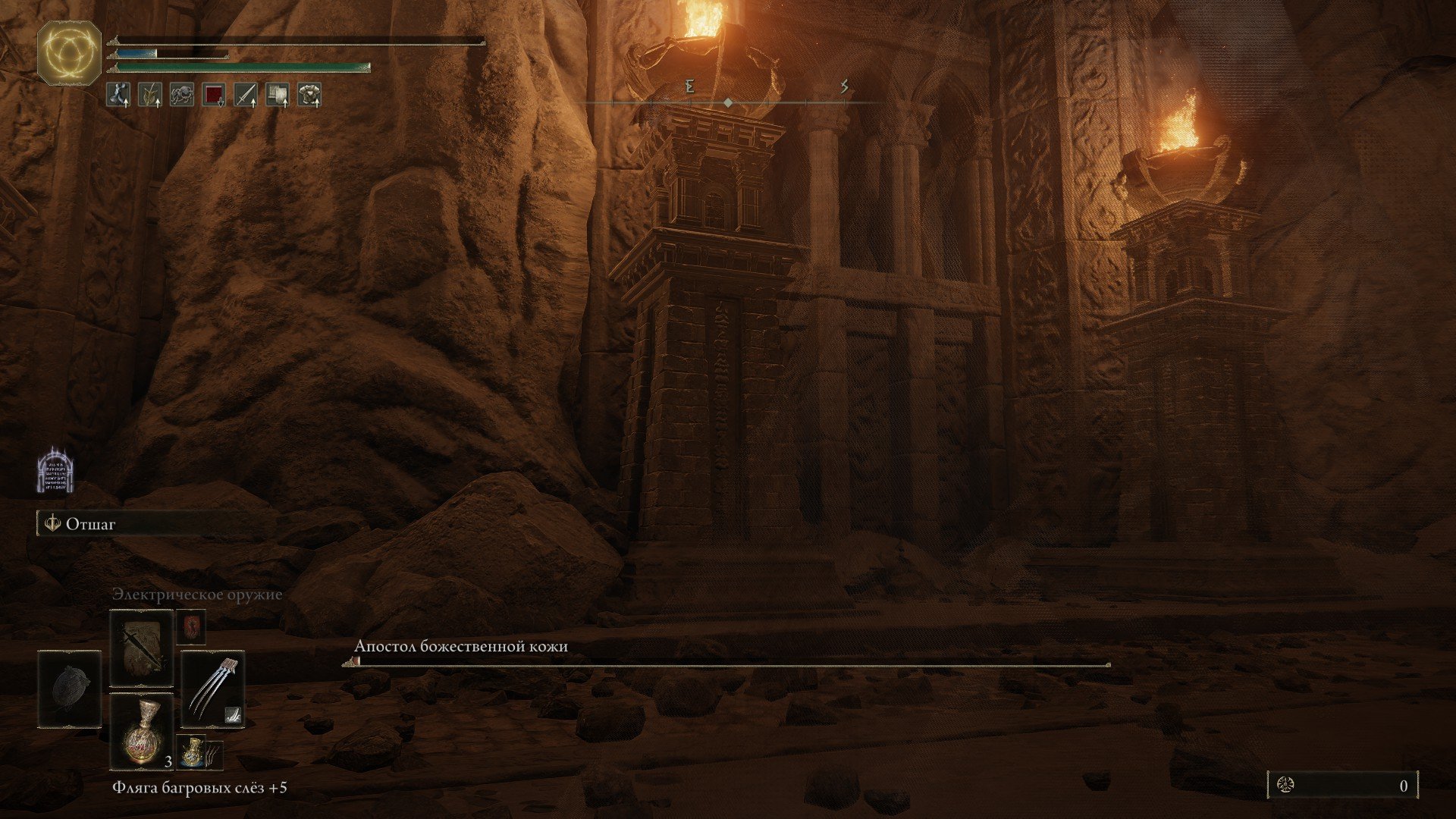Inspect the pale scroll buff icon
The height and width of the screenshot is (819, 1456).
click(278, 94)
